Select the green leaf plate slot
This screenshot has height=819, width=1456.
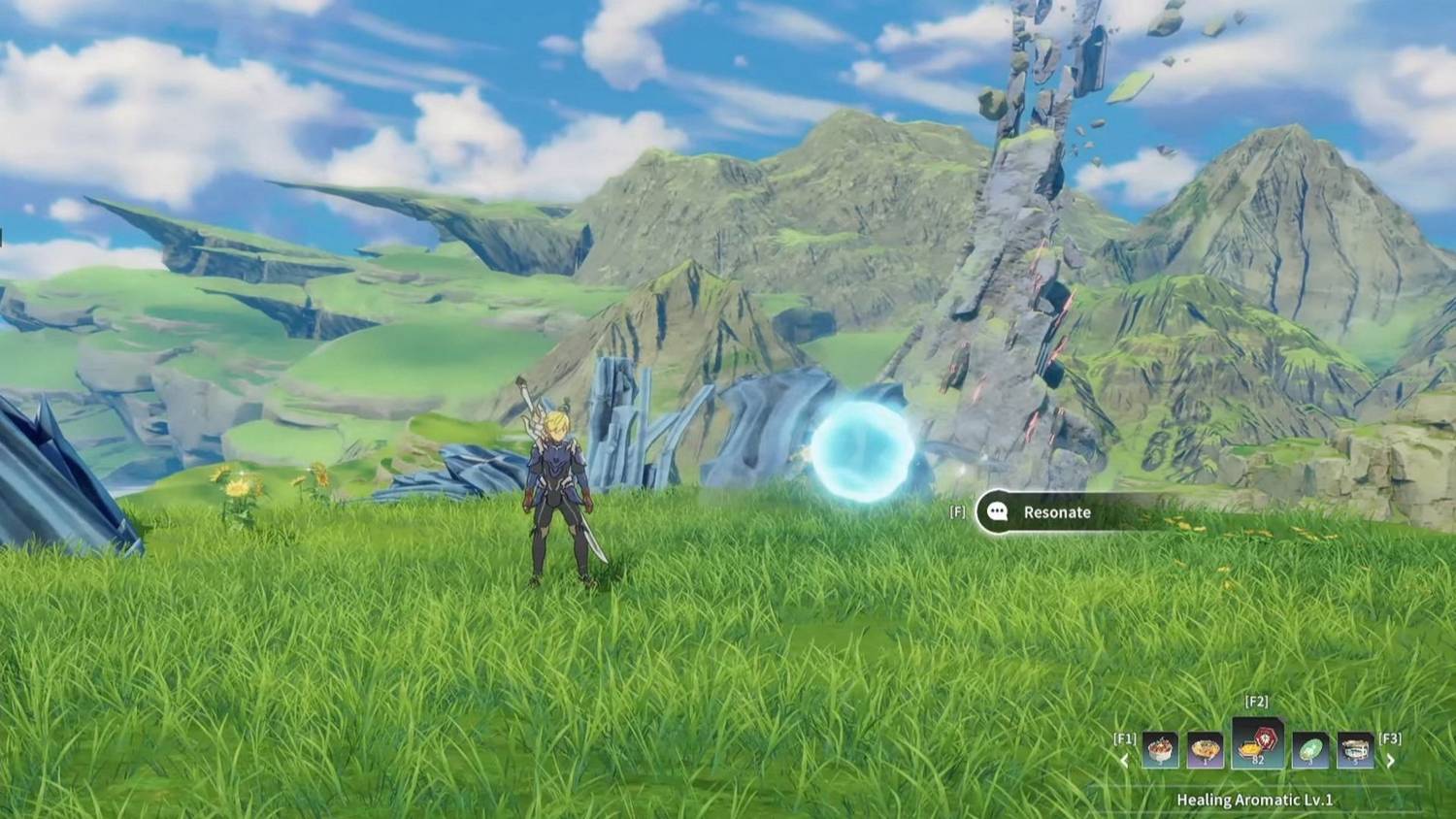pos(1310,750)
